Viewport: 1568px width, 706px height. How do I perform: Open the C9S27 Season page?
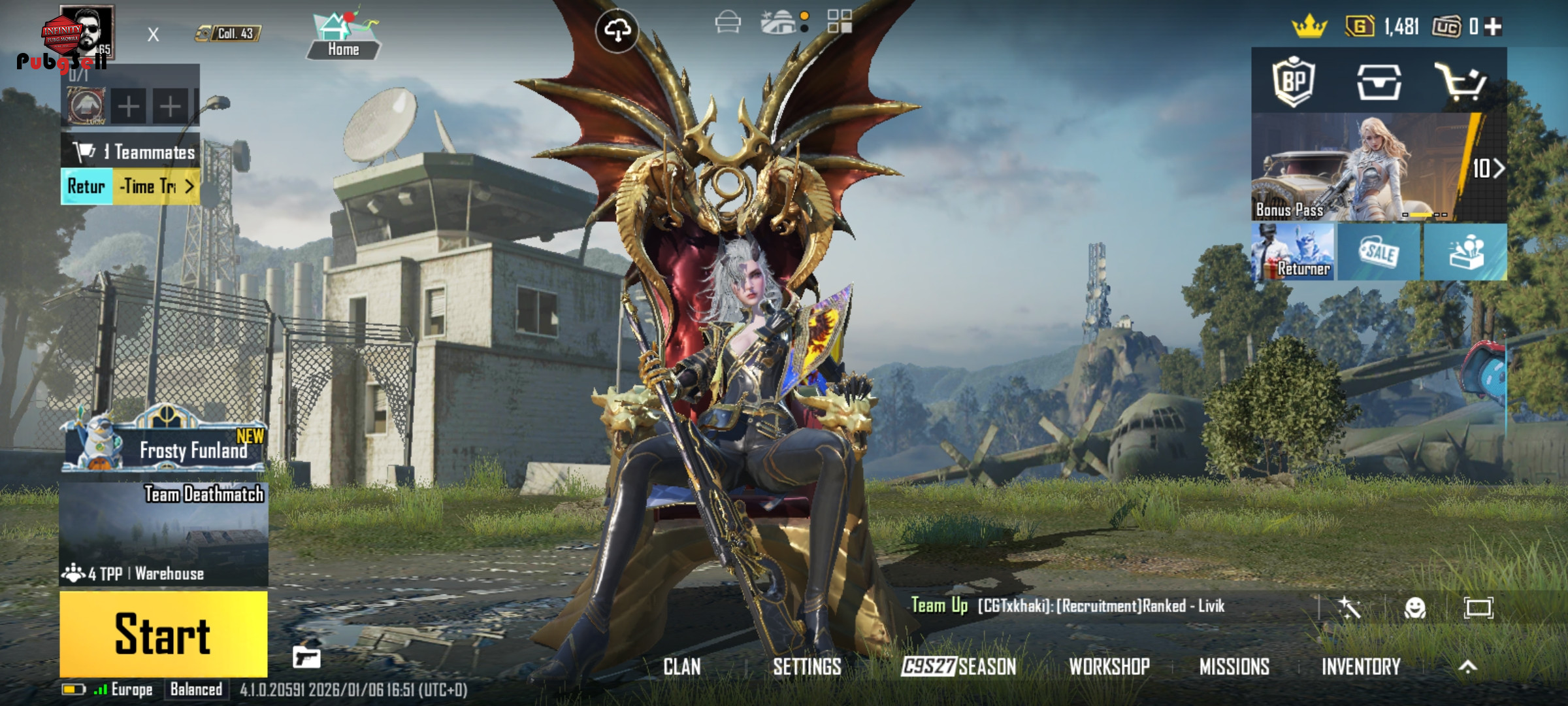click(958, 667)
